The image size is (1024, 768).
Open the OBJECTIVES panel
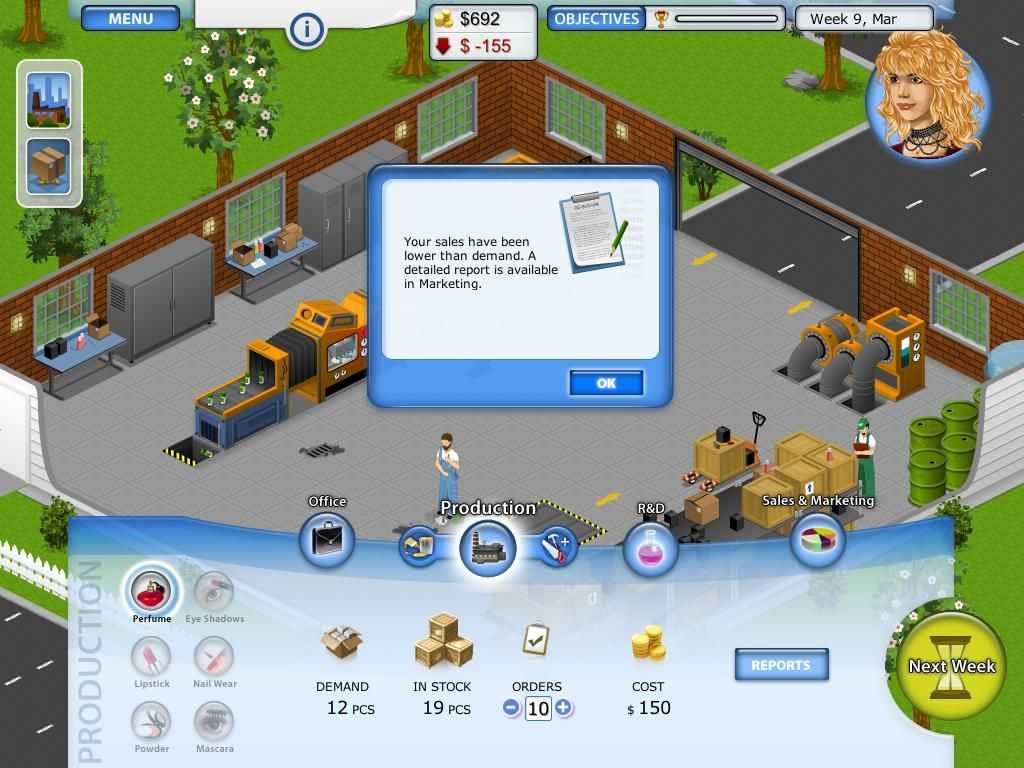tap(596, 18)
